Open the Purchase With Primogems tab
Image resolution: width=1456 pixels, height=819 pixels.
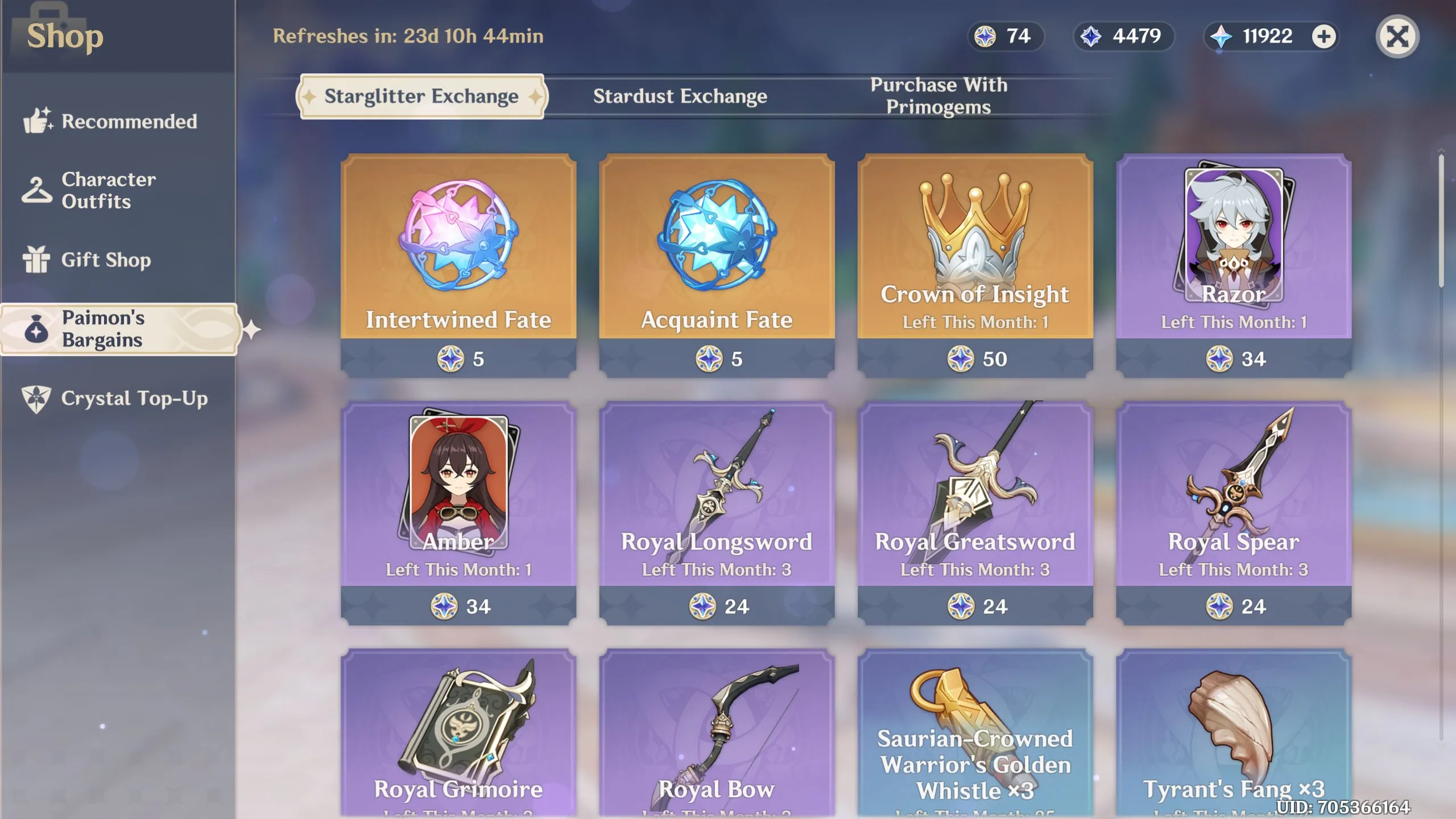tap(938, 96)
